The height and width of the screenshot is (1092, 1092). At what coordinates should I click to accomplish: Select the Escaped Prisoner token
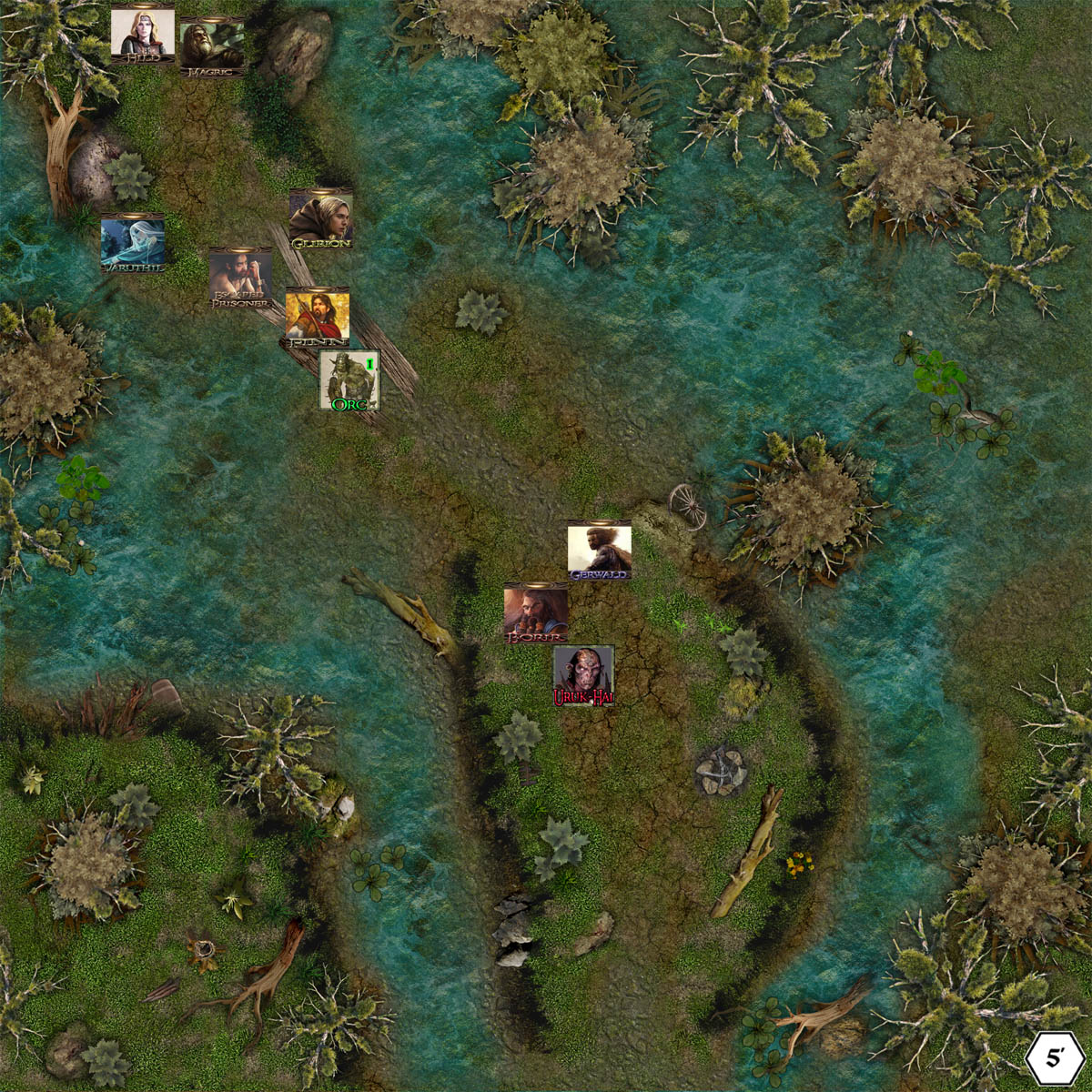coord(241,278)
